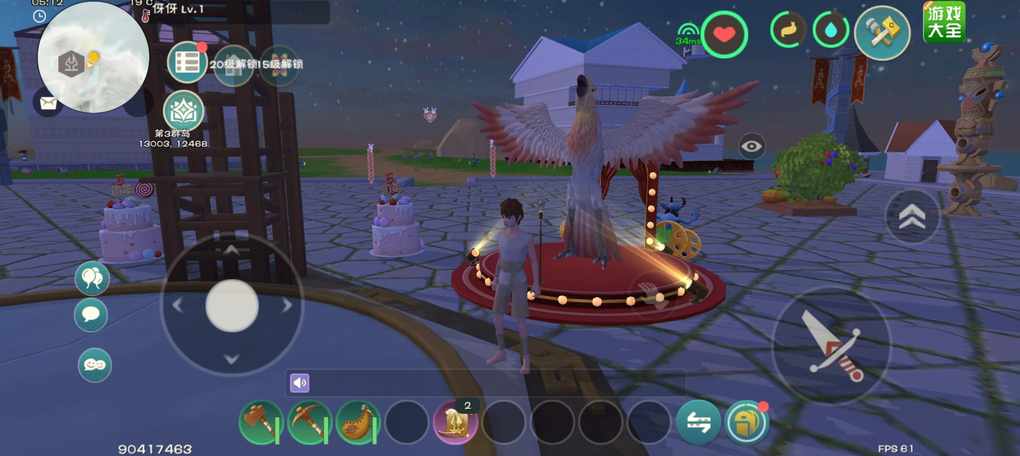Tap the locked house icon (level 20 unlock)
This screenshot has width=1020, height=456.
click(x=233, y=64)
